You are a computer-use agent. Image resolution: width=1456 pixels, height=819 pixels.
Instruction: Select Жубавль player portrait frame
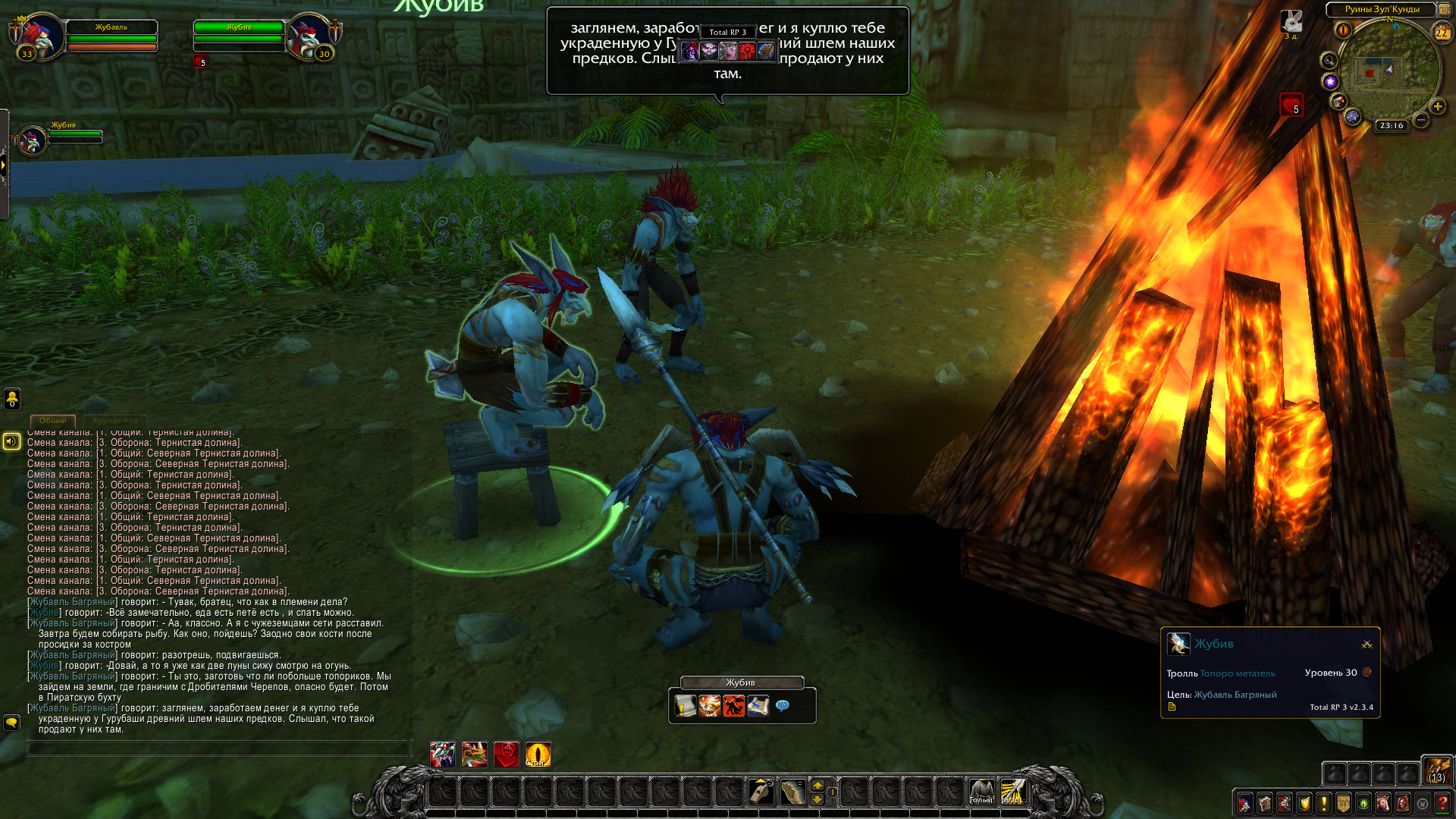click(x=36, y=36)
